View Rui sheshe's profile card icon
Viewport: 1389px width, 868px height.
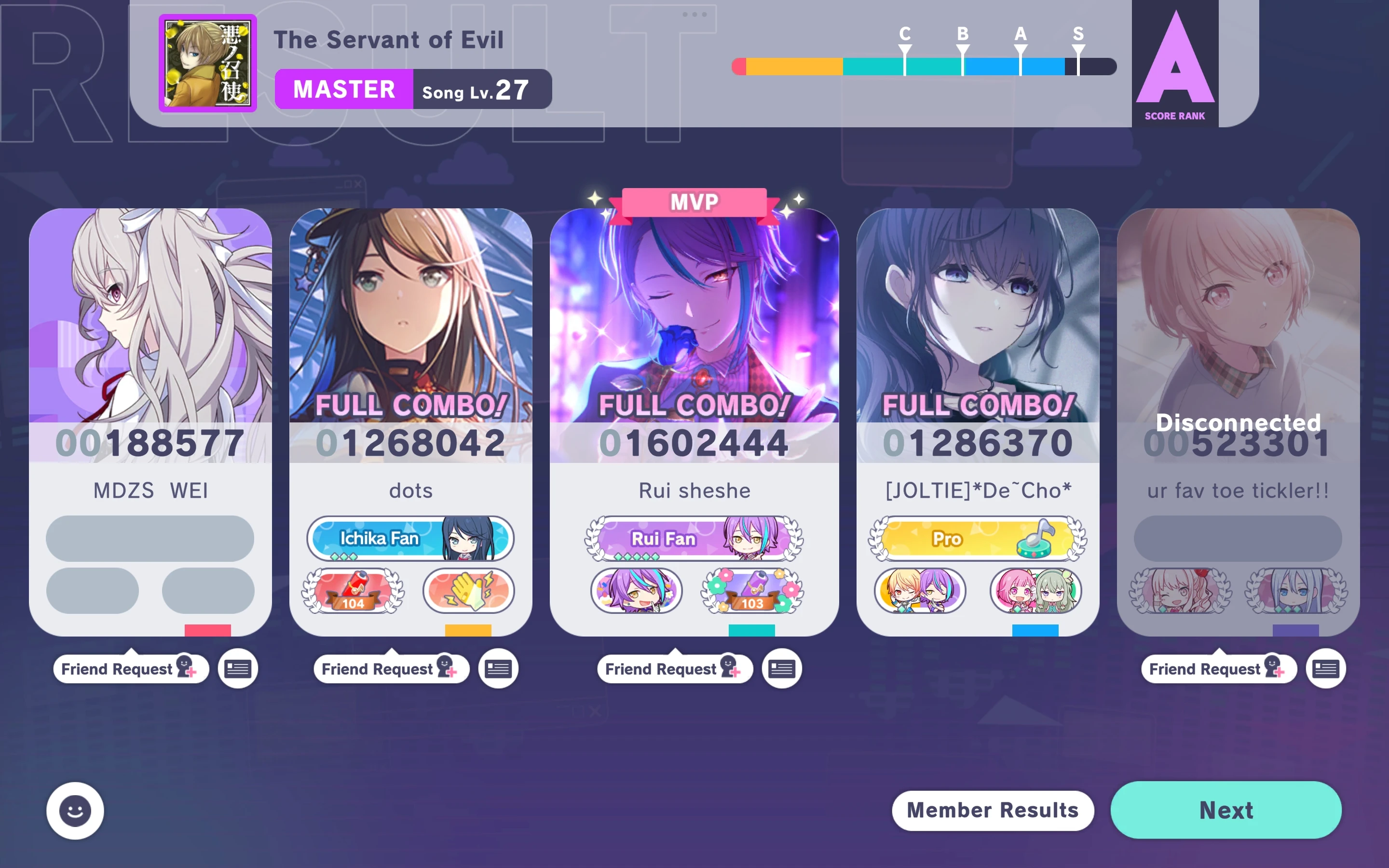click(x=781, y=668)
